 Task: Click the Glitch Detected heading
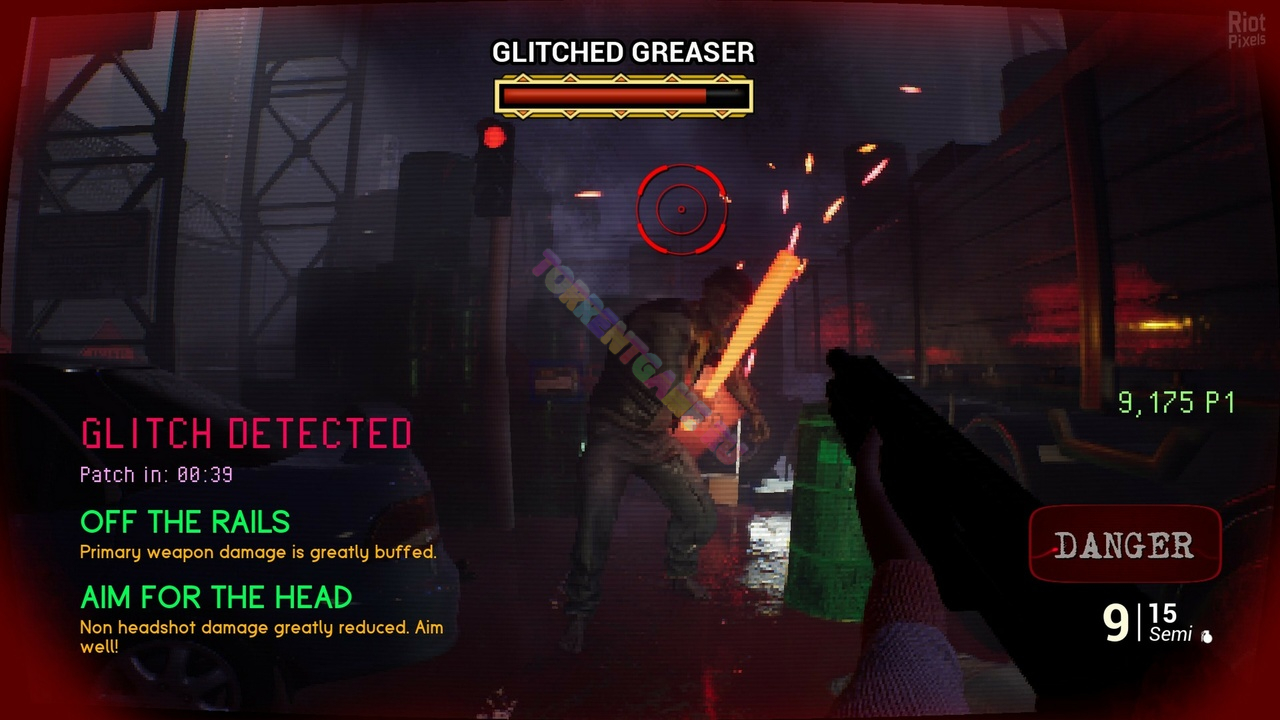(246, 434)
